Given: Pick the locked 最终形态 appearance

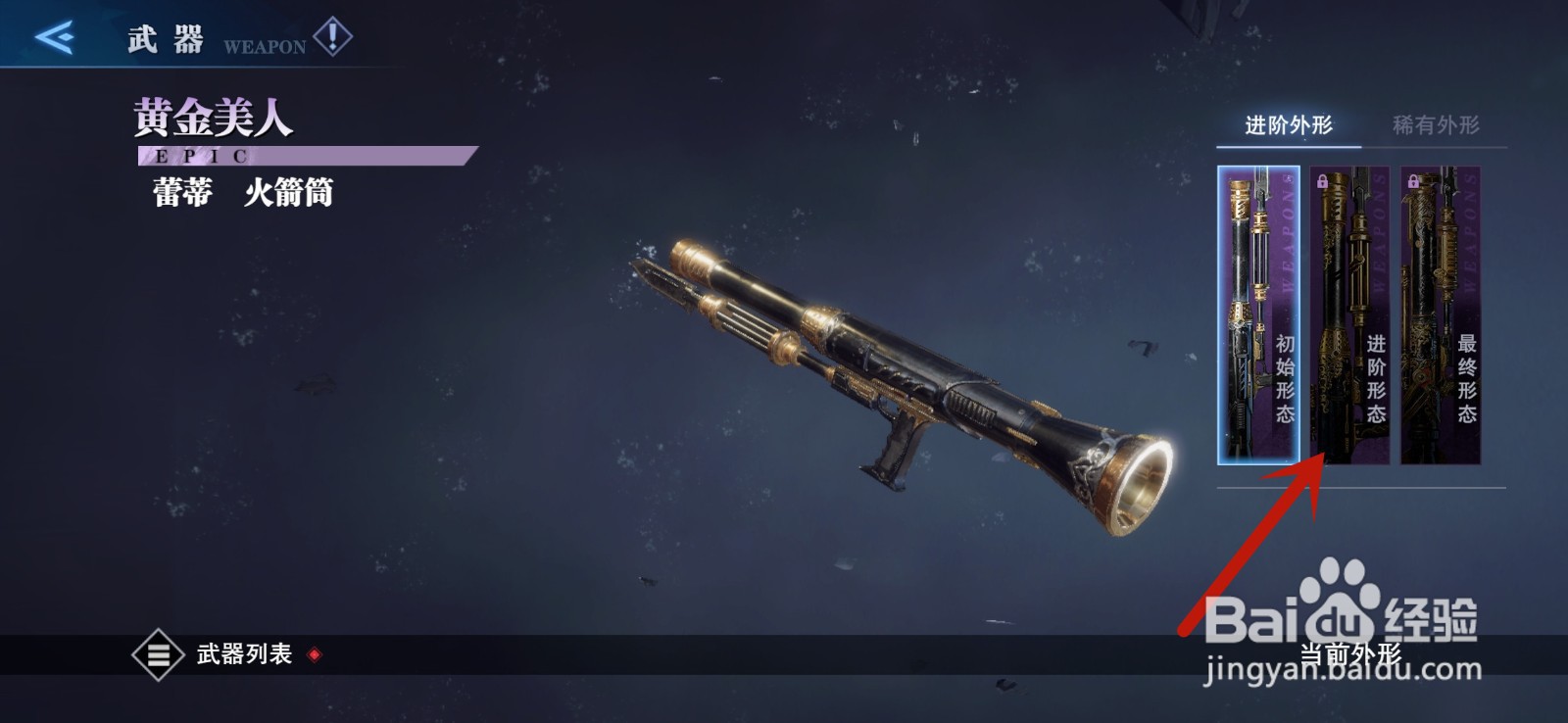Looking at the screenshot, I should [1440, 314].
